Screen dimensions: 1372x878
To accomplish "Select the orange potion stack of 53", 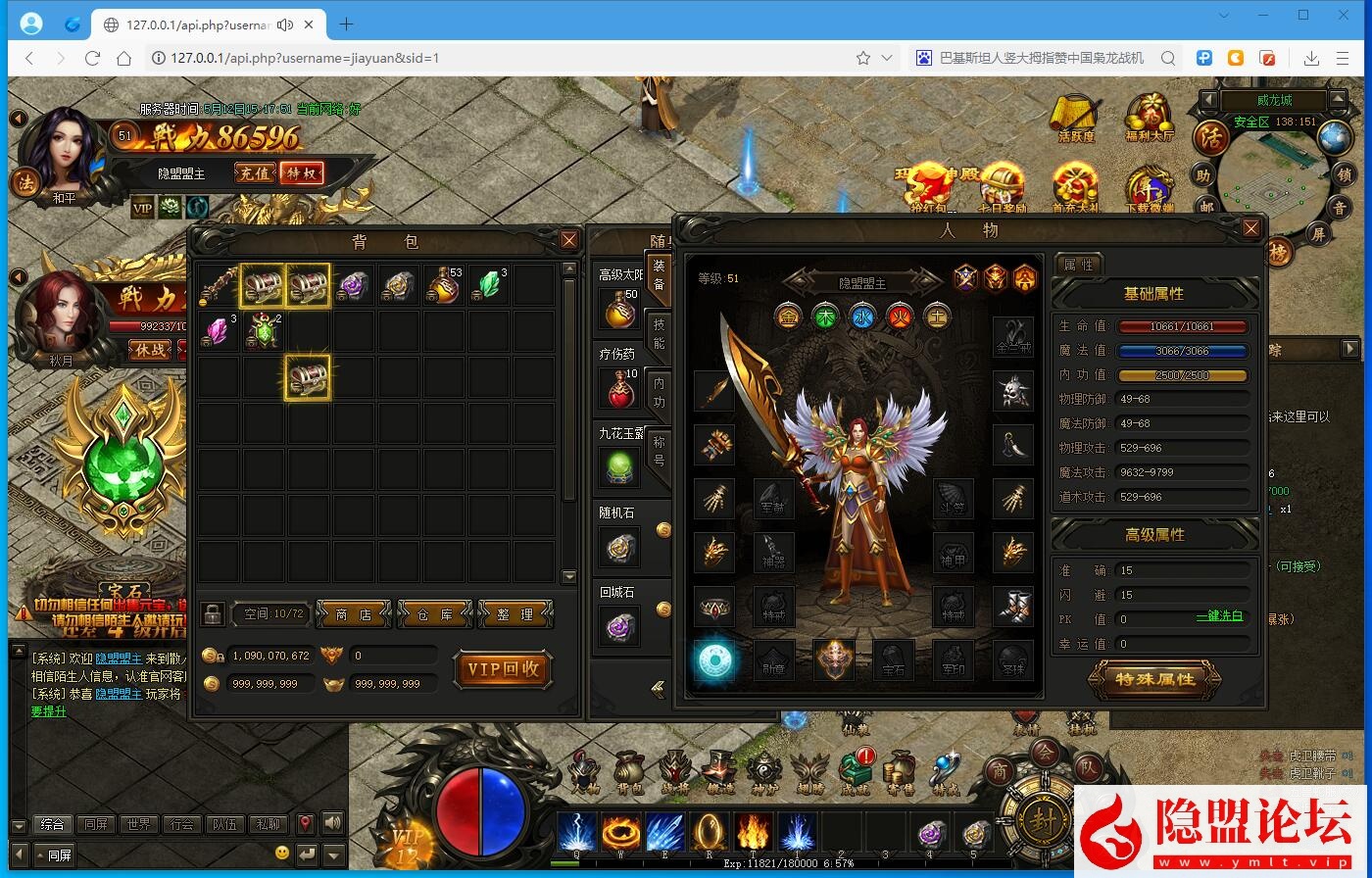I will click(444, 286).
